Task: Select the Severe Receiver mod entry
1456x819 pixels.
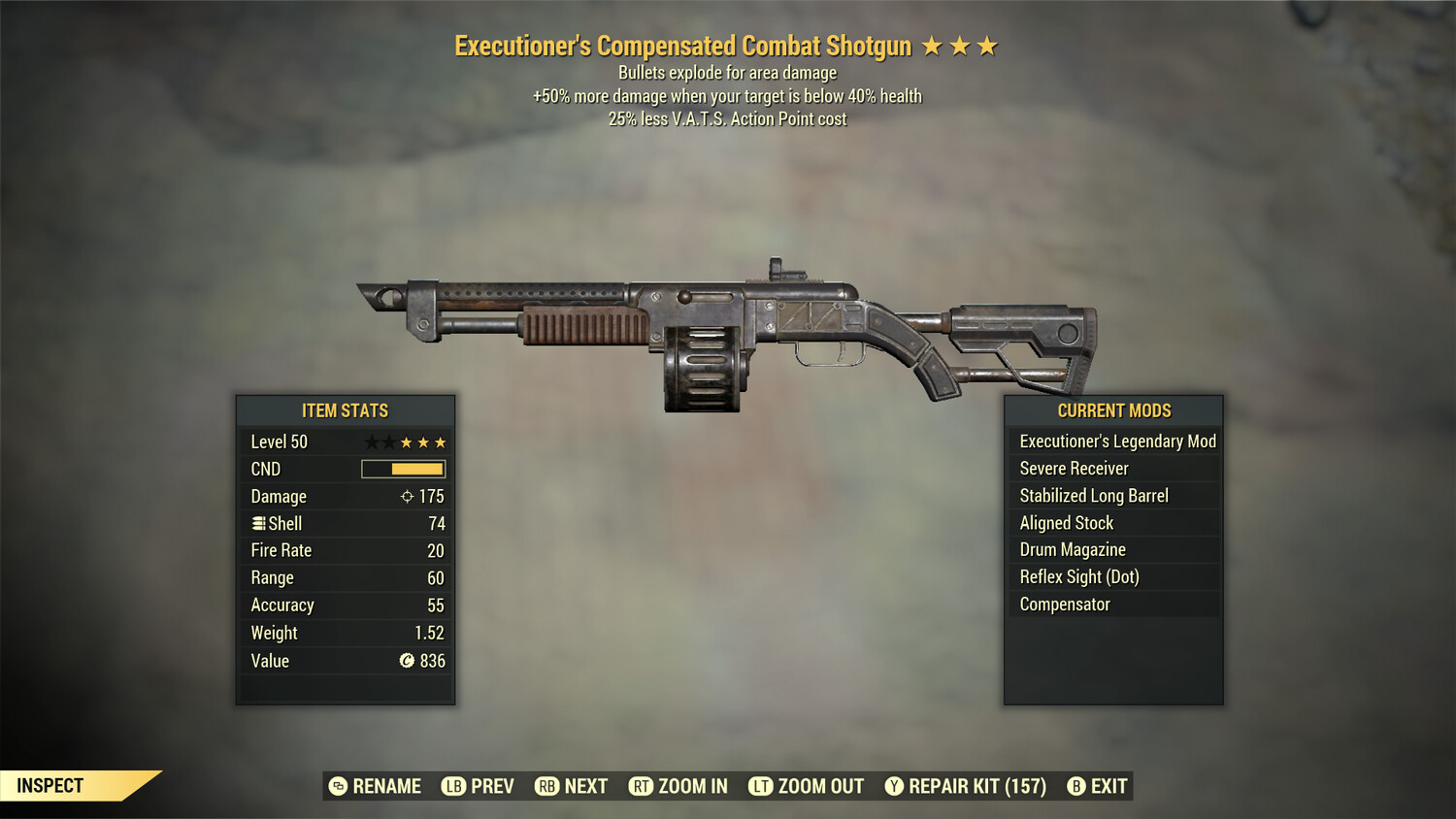Action: (x=1075, y=468)
